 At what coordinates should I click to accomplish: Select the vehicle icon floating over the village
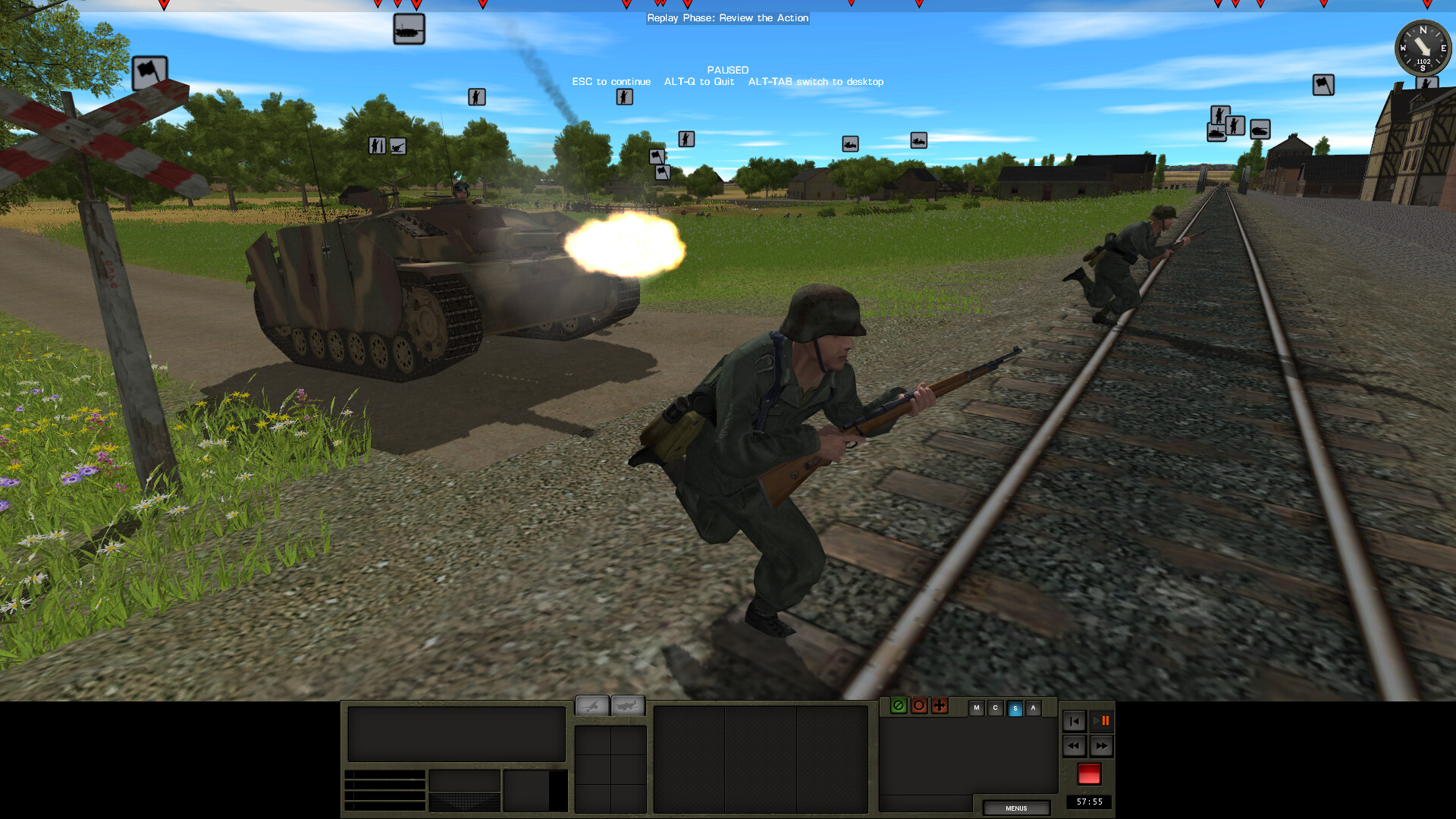pos(918,140)
